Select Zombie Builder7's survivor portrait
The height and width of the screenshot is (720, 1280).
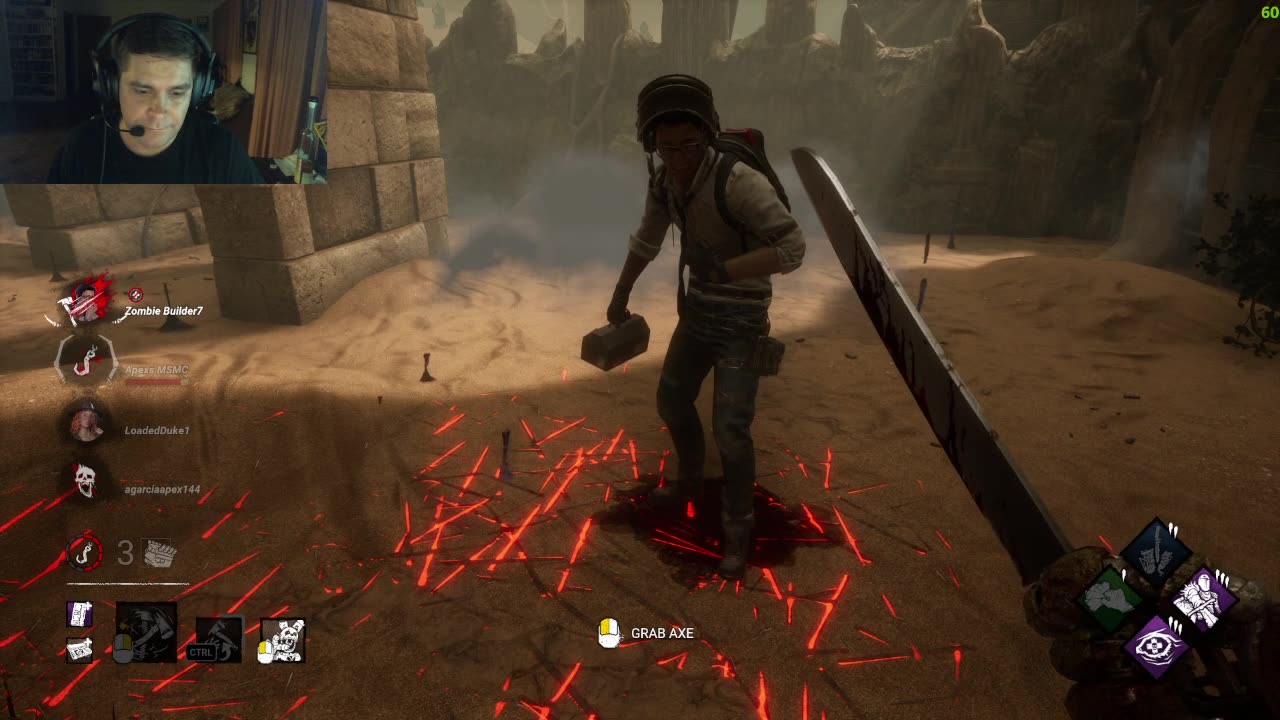[86, 300]
